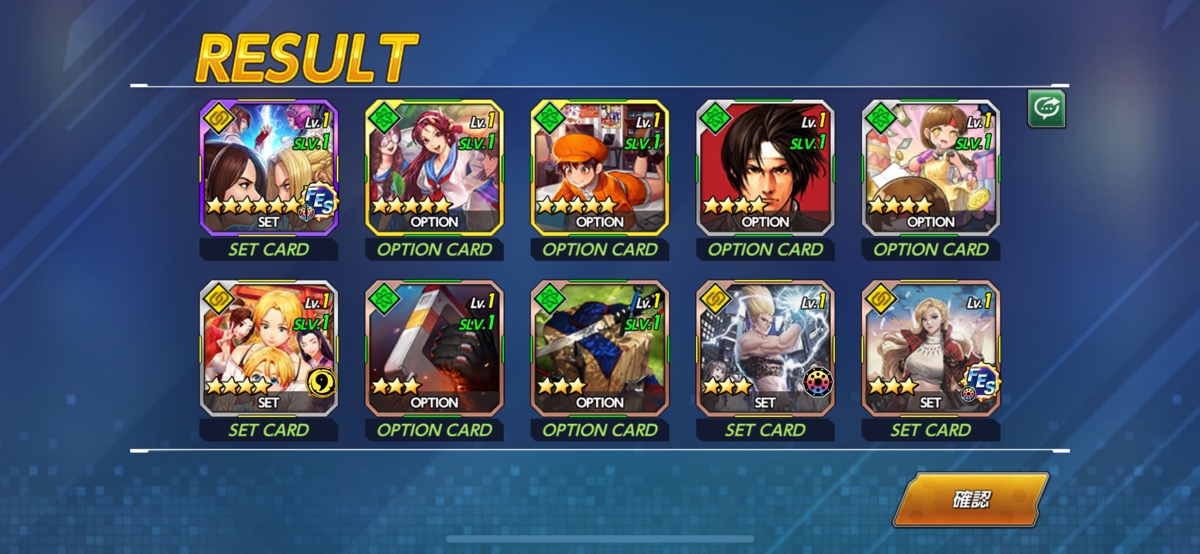Select the purple-framed six-star set card
Image resolution: width=1200 pixels, height=554 pixels.
click(x=269, y=167)
